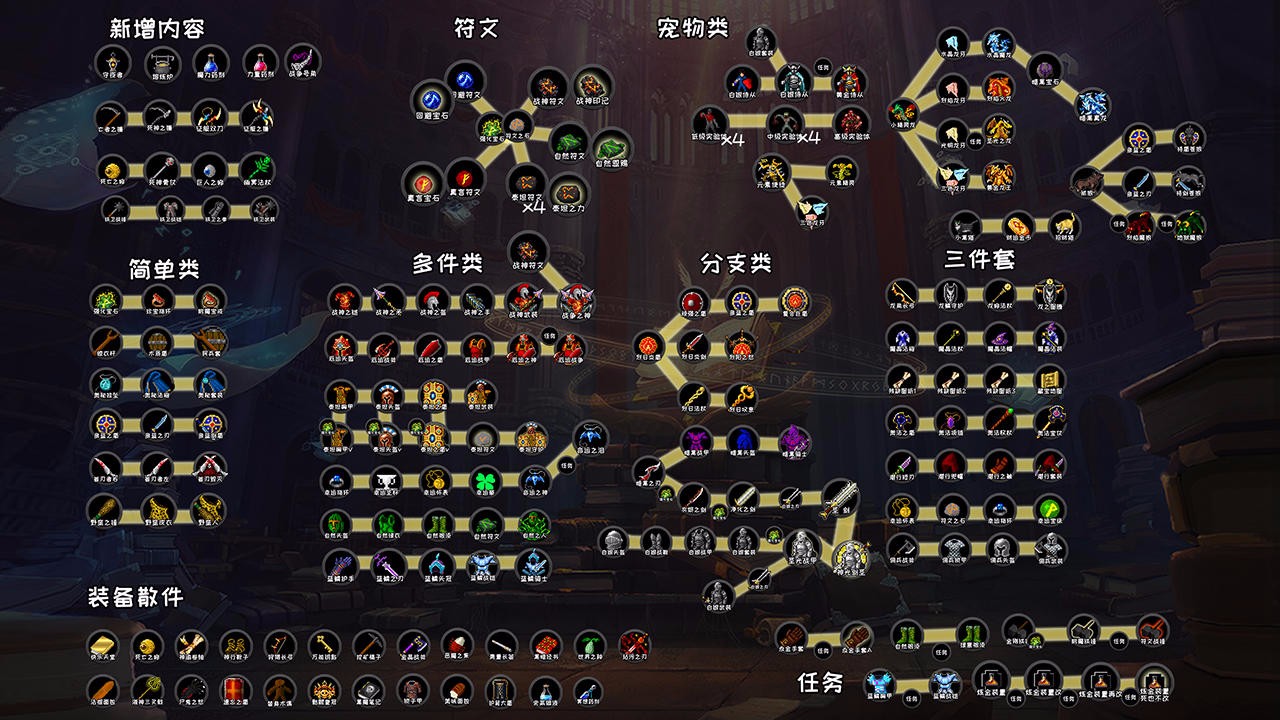Select the 自然符文 nature rune node

pyautogui.click(x=568, y=143)
